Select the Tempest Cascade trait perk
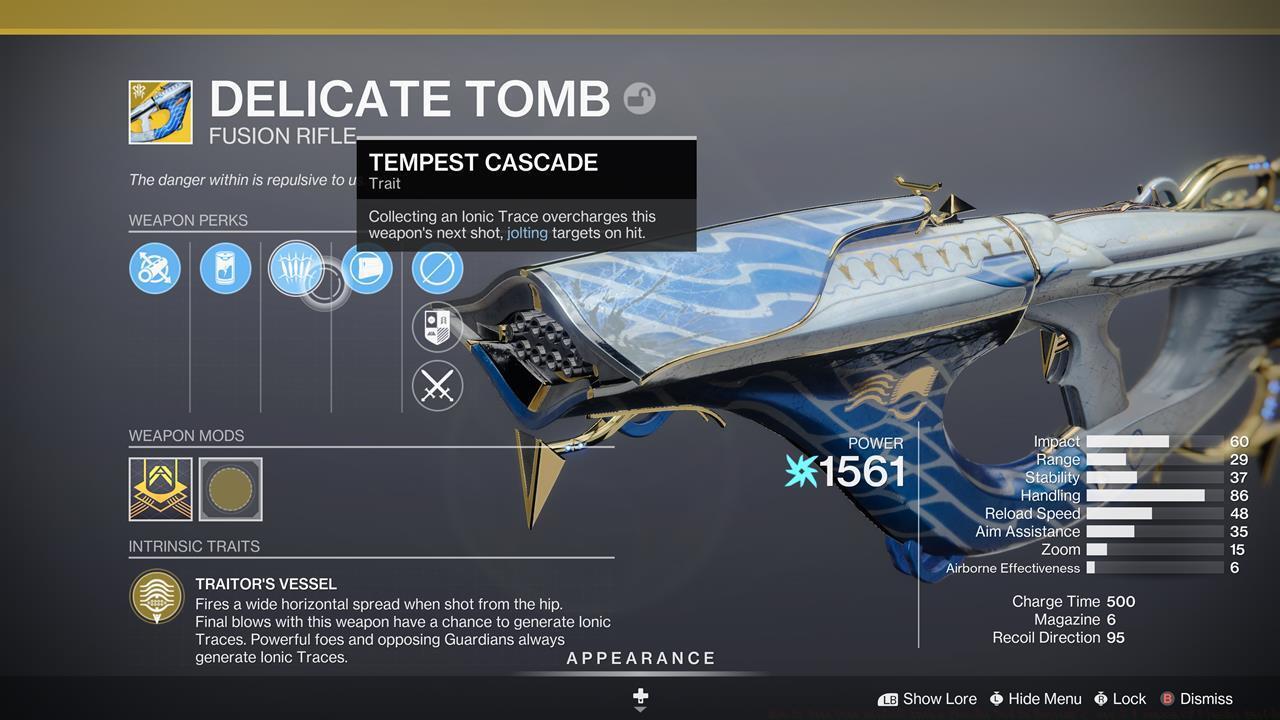Image resolution: width=1280 pixels, height=720 pixels. 296,268
